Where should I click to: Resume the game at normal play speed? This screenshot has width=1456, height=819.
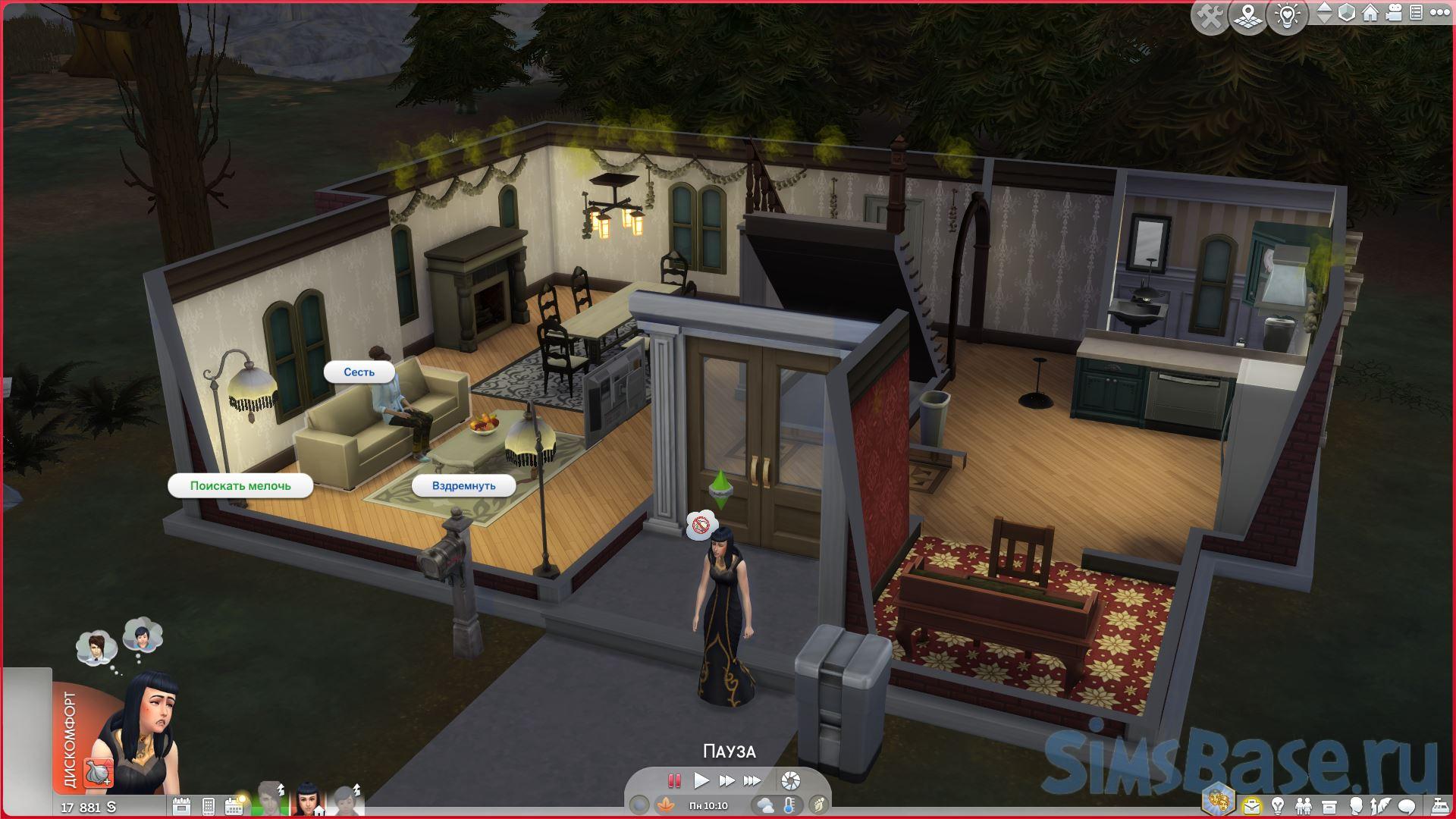click(701, 780)
